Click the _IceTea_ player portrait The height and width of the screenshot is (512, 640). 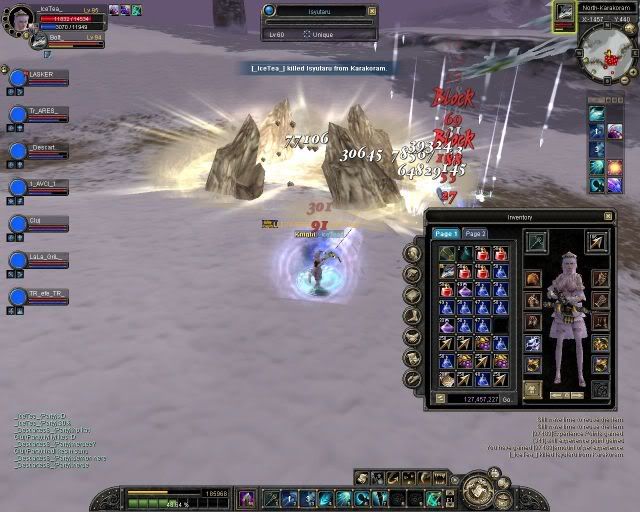coord(20,16)
